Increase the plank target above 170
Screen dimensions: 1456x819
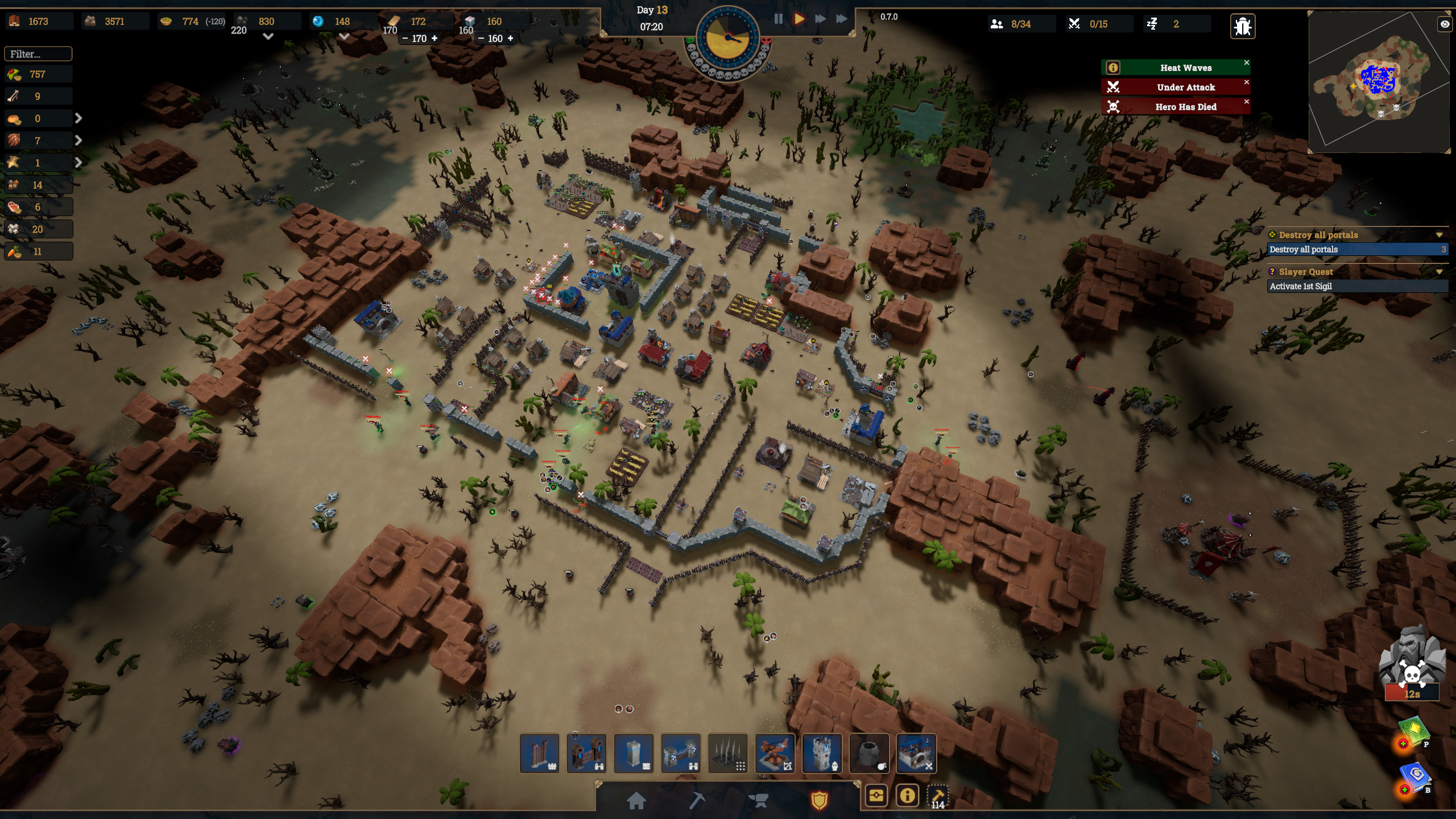tap(435, 38)
